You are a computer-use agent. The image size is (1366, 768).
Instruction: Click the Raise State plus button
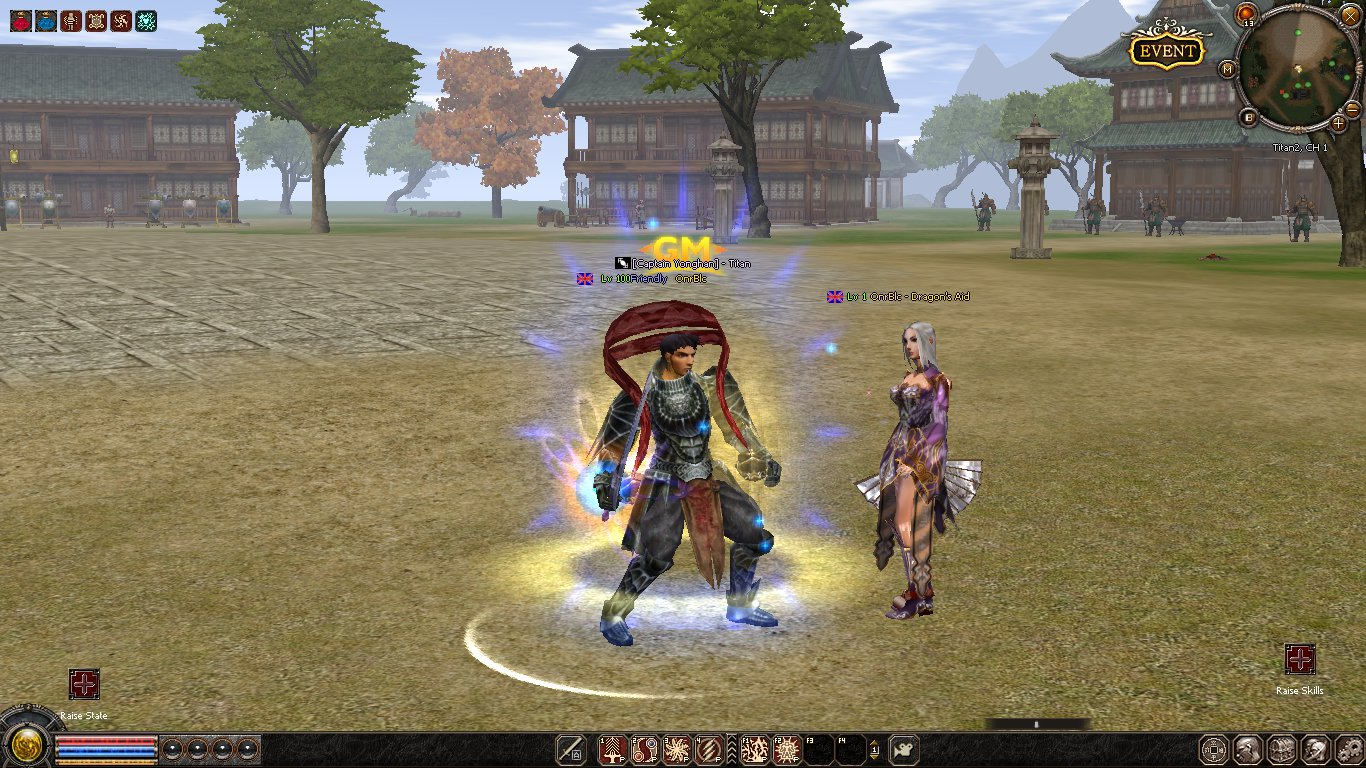[x=84, y=685]
